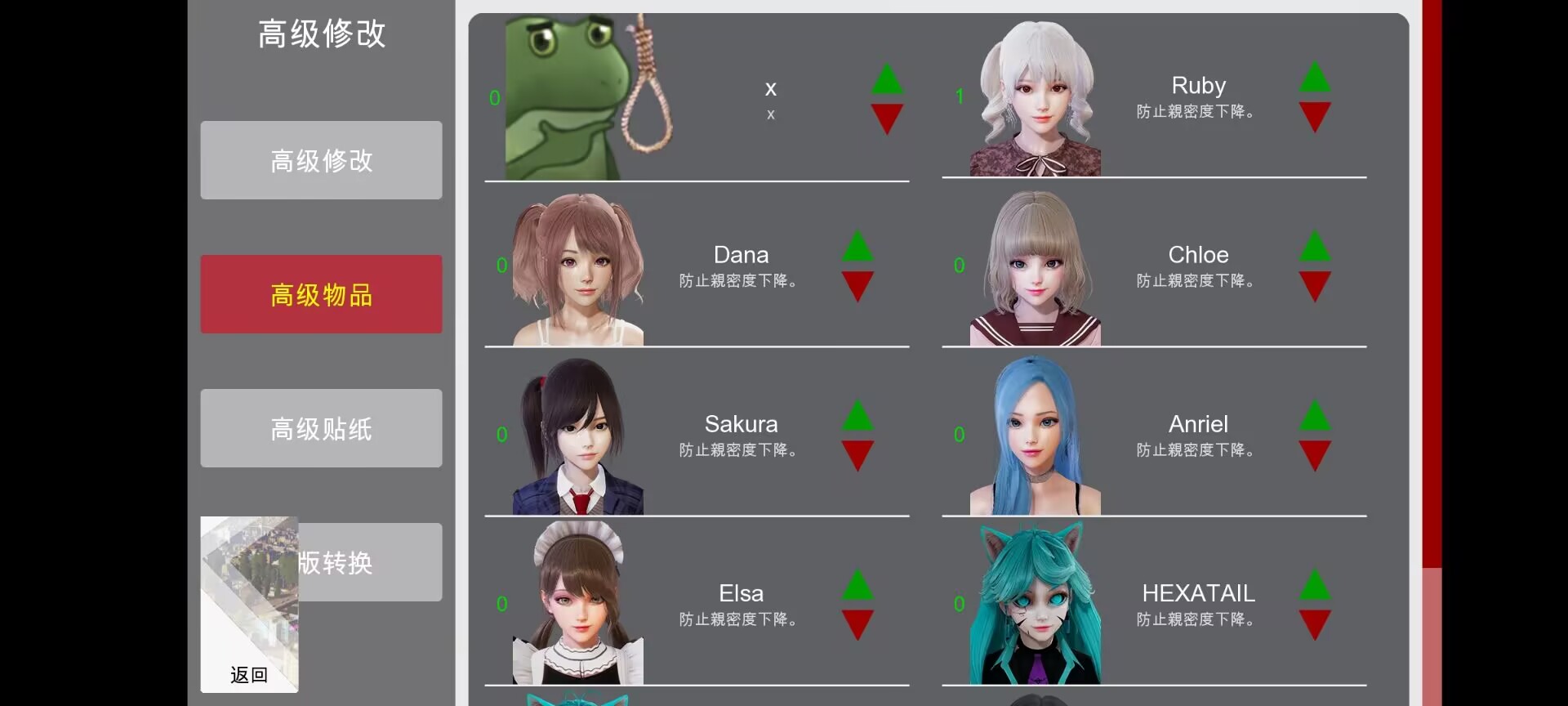Image resolution: width=1568 pixels, height=706 pixels.
Task: Switch to the 高级贴纸 section
Action: click(x=320, y=428)
